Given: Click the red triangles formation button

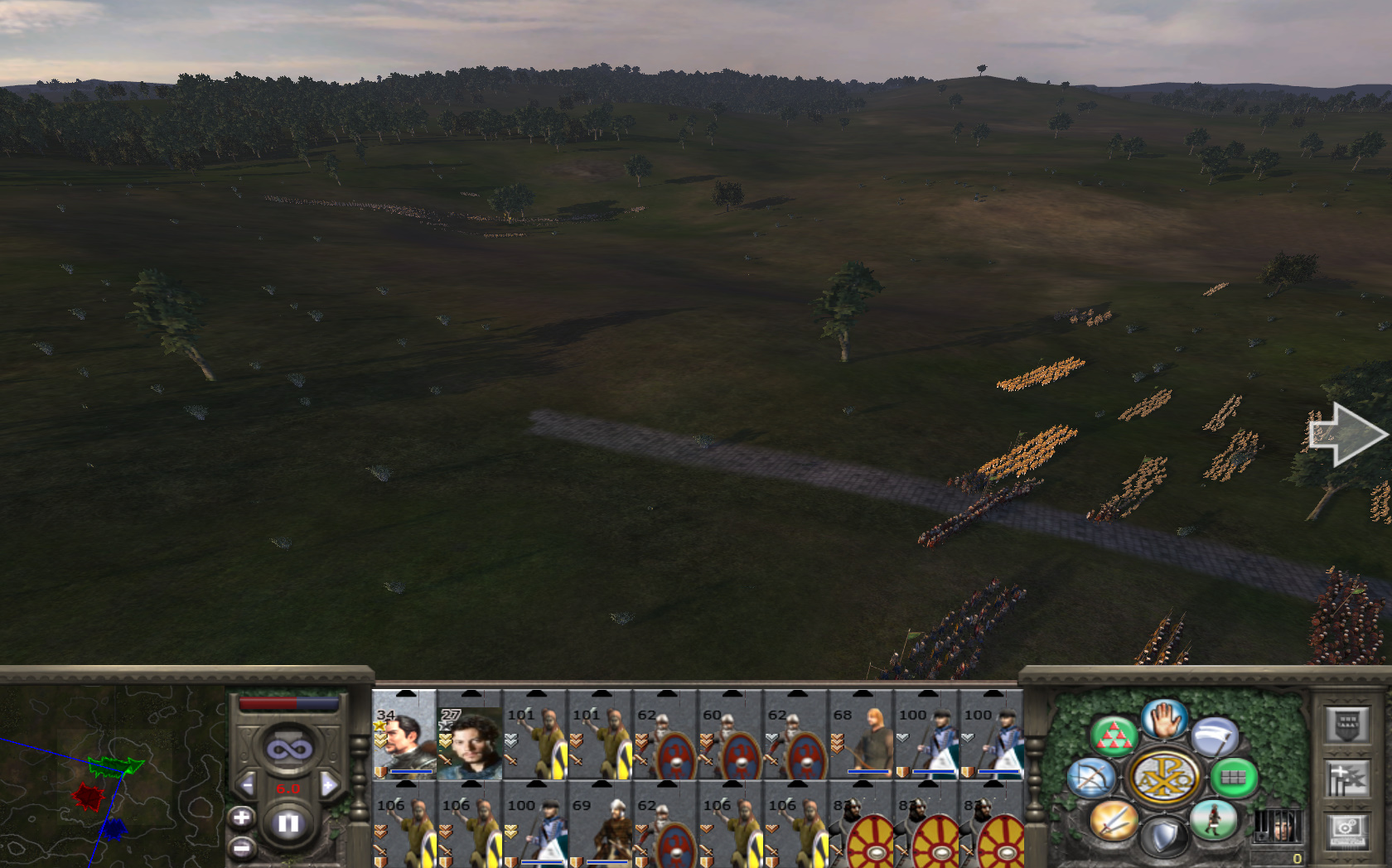Looking at the screenshot, I should point(1113,735).
